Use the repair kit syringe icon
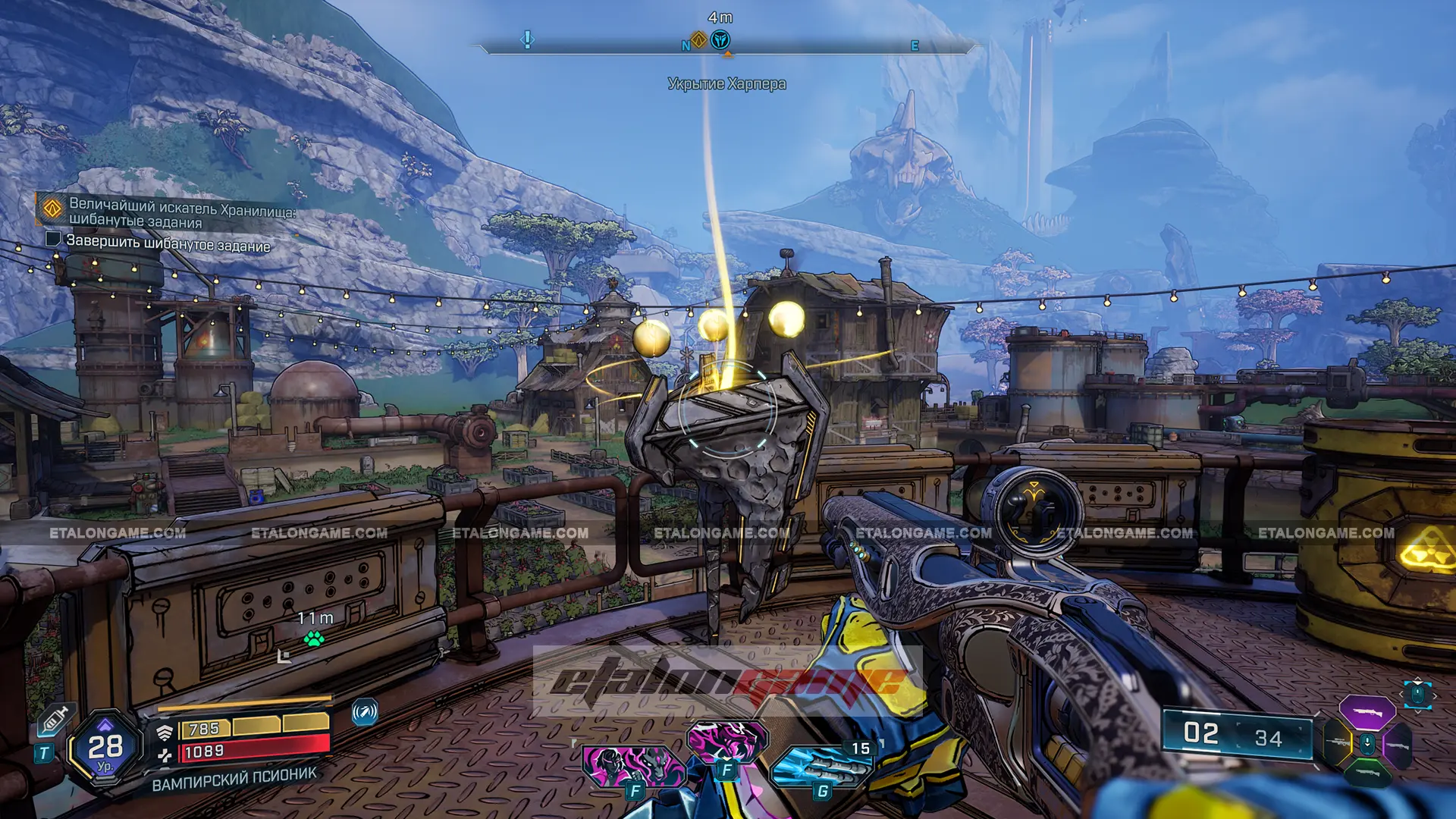This screenshot has height=819, width=1456. pyautogui.click(x=55, y=718)
